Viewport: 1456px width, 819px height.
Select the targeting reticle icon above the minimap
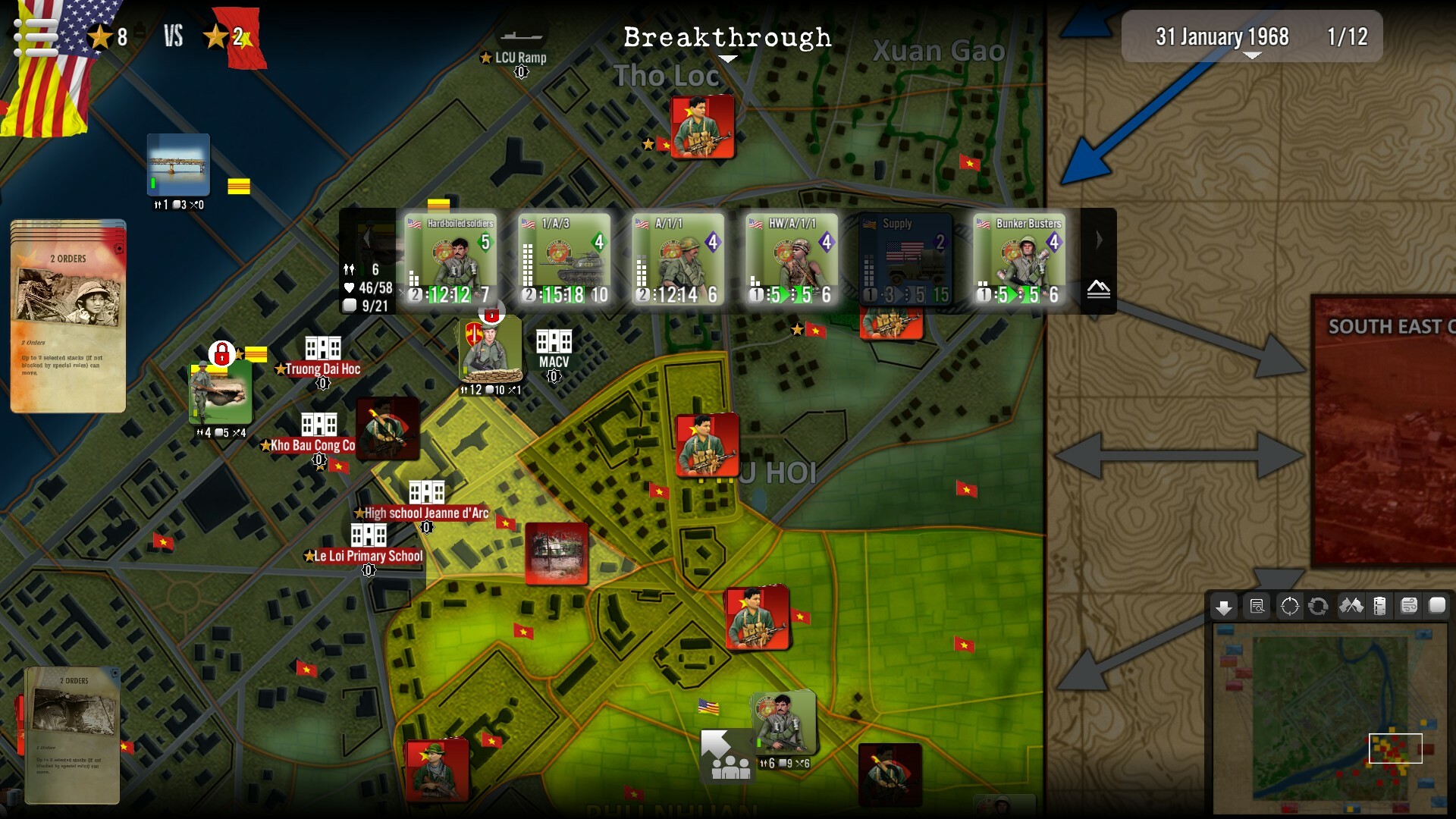(x=1290, y=606)
